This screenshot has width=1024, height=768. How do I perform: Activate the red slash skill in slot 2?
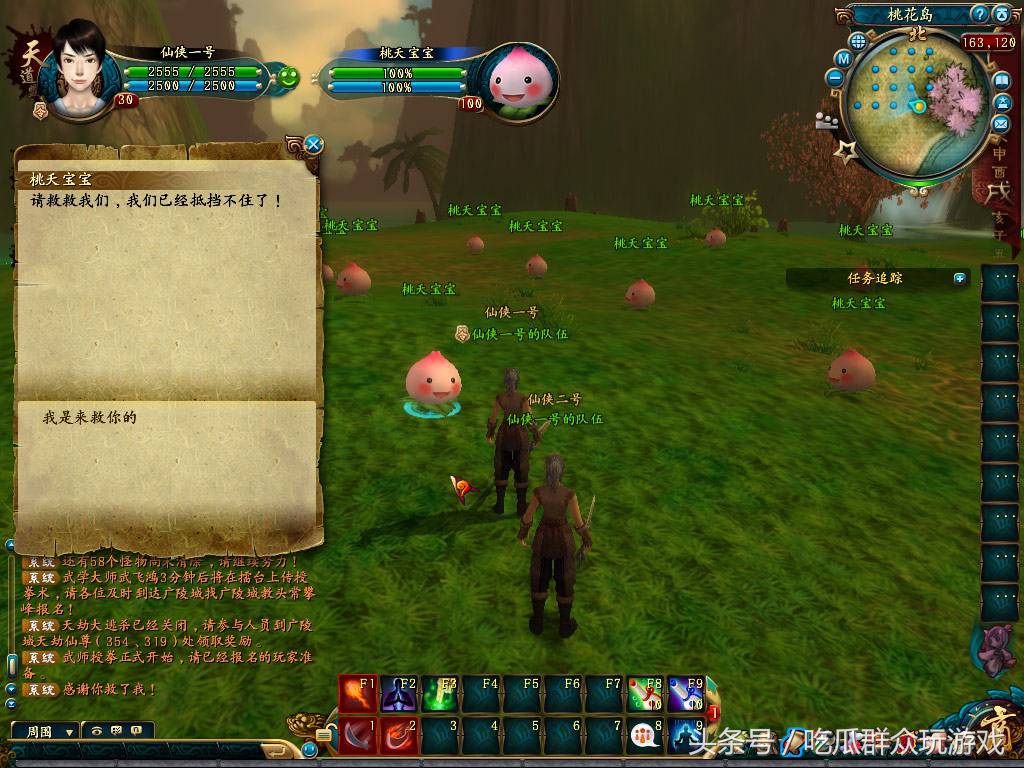coord(399,735)
